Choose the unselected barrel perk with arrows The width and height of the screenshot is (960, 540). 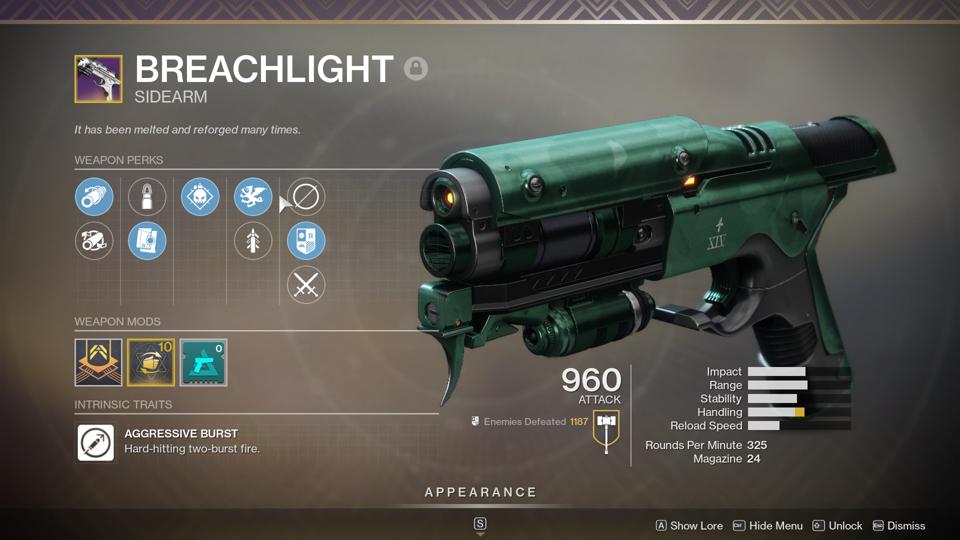[95, 241]
